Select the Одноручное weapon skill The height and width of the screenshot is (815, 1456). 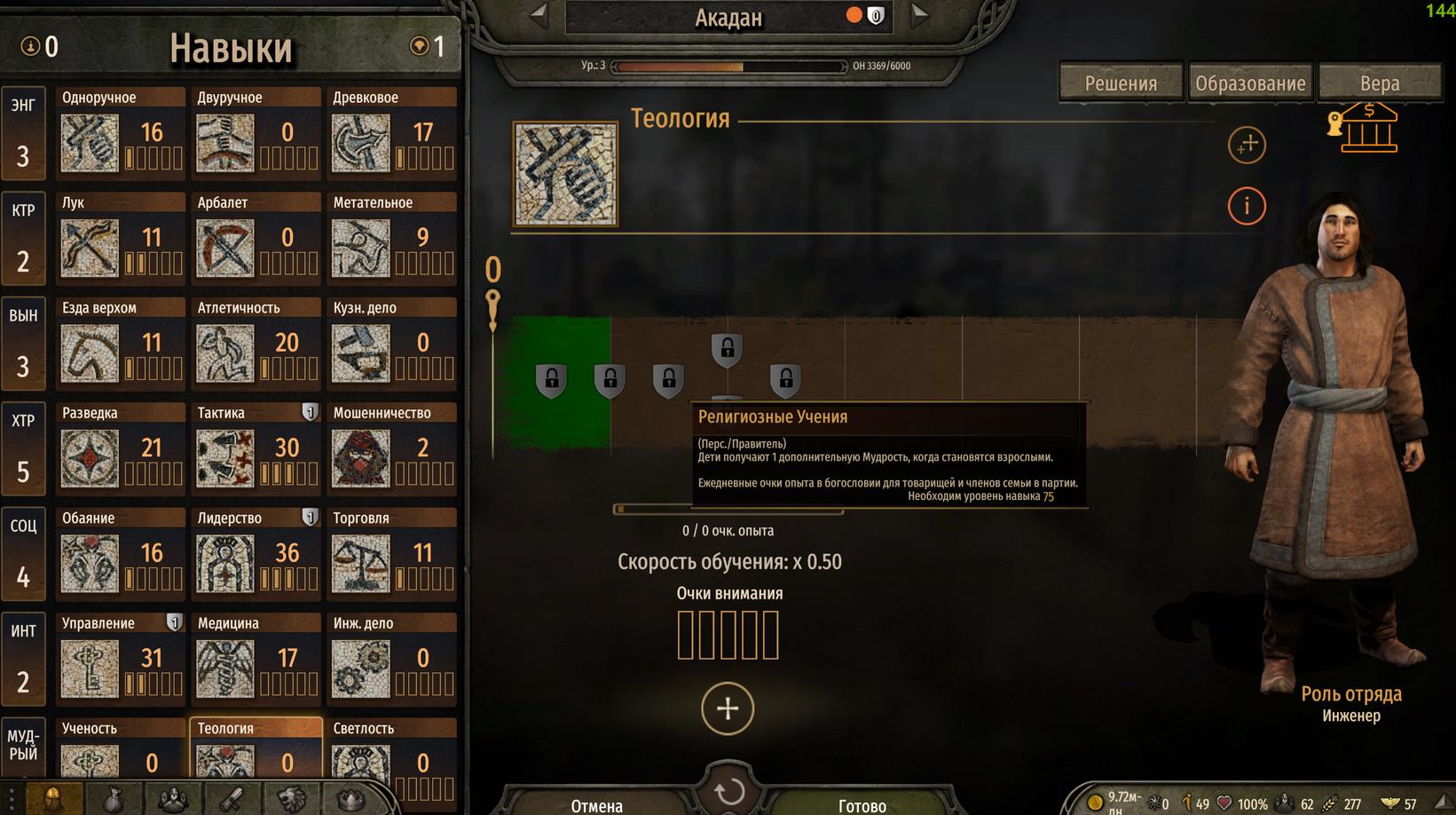coord(120,133)
